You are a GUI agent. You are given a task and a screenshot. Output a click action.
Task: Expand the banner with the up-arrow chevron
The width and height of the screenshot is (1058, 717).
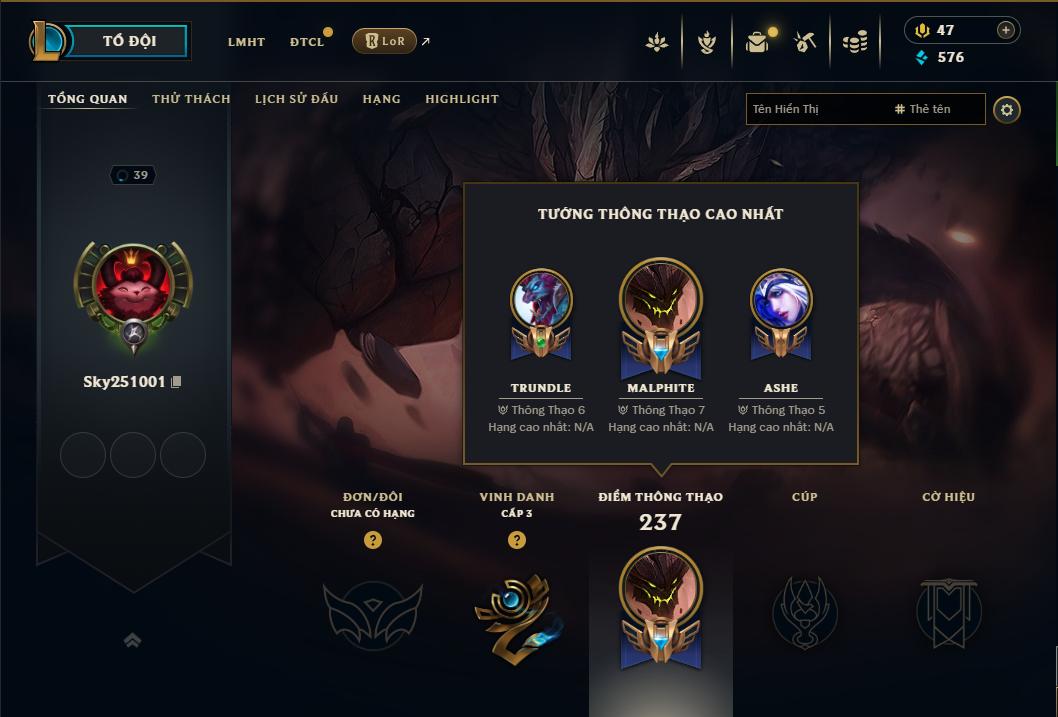(132, 641)
